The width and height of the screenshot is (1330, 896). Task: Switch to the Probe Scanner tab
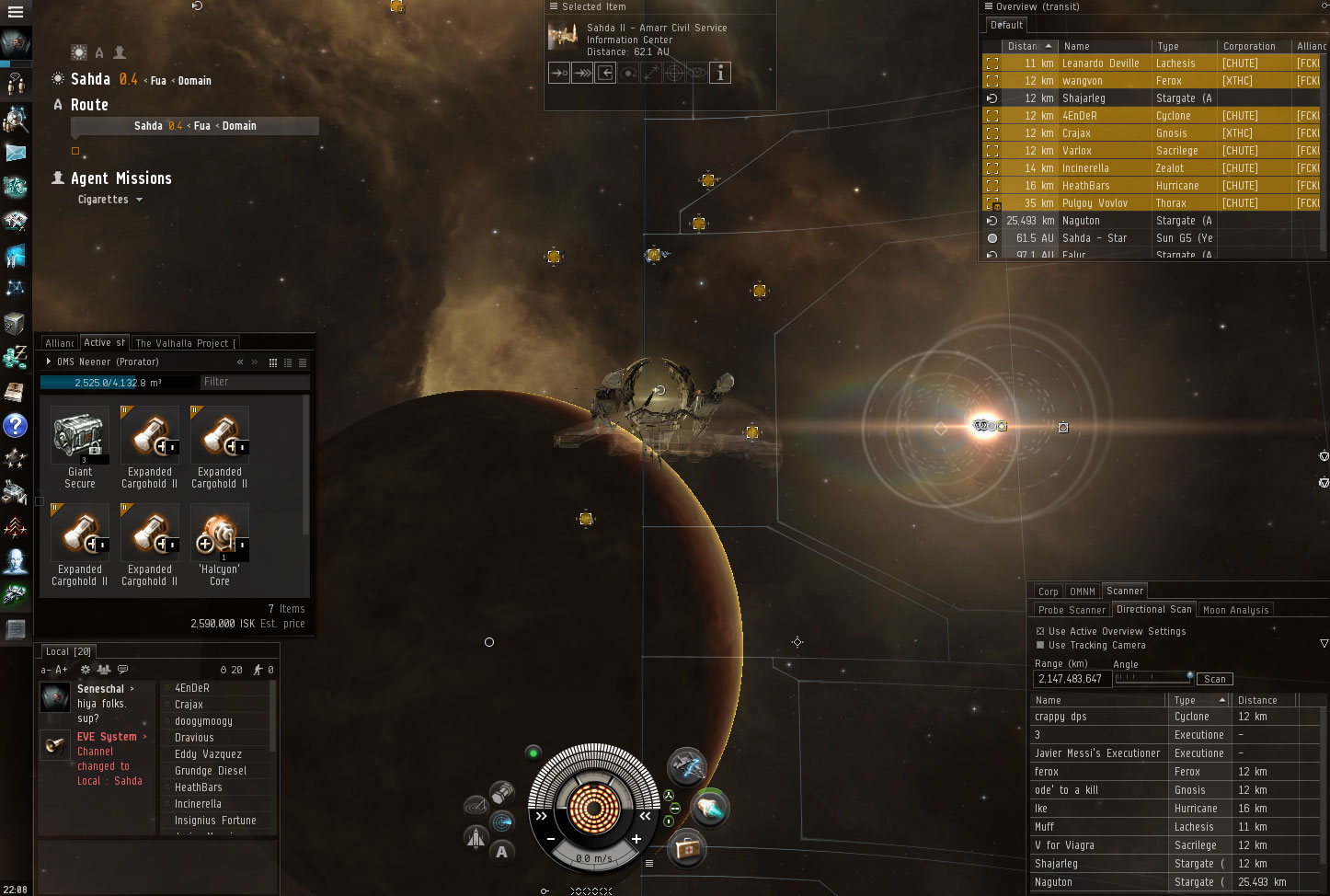1072,610
